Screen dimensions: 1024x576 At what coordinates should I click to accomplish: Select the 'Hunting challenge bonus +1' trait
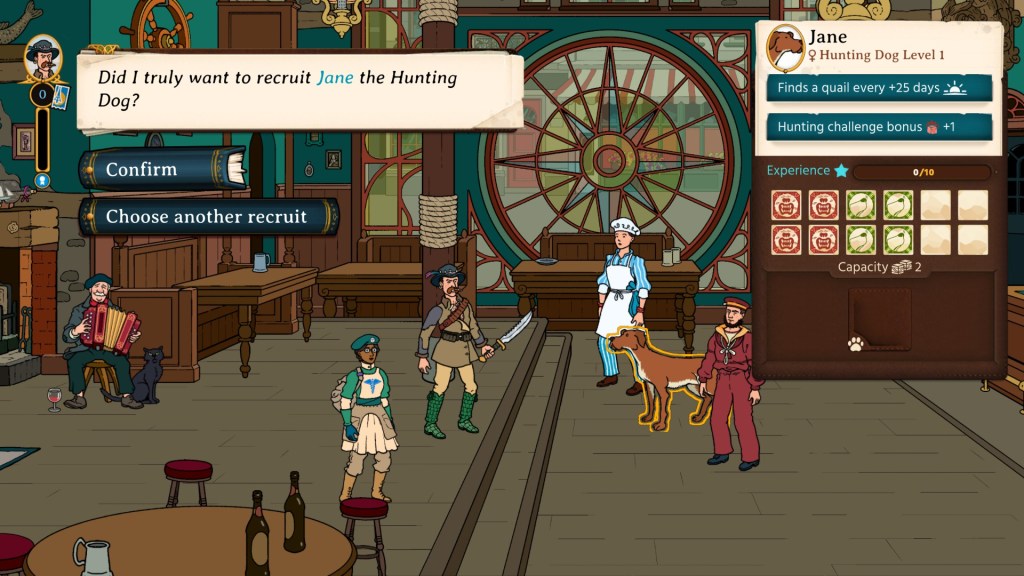coord(879,127)
